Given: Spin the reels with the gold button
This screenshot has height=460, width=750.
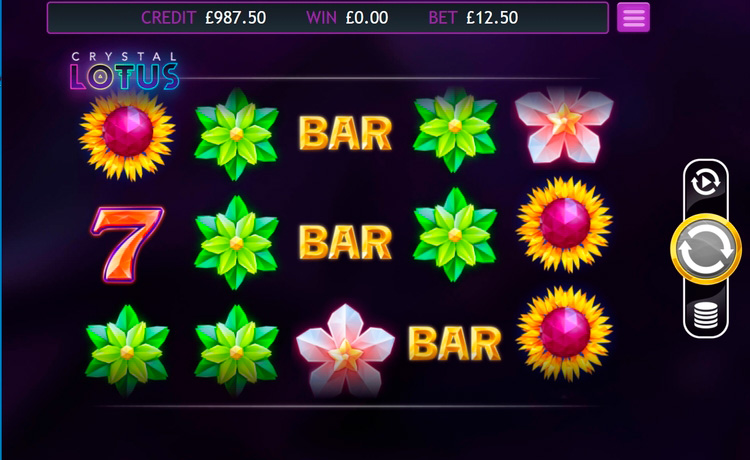Looking at the screenshot, I should 705,250.
